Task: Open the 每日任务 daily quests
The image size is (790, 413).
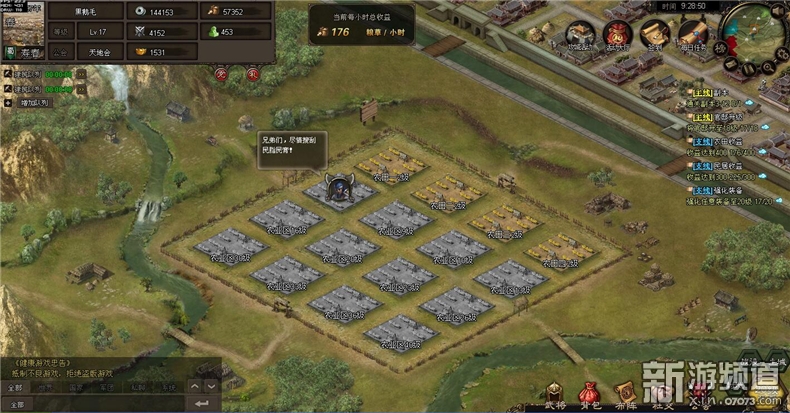Action: click(x=690, y=33)
